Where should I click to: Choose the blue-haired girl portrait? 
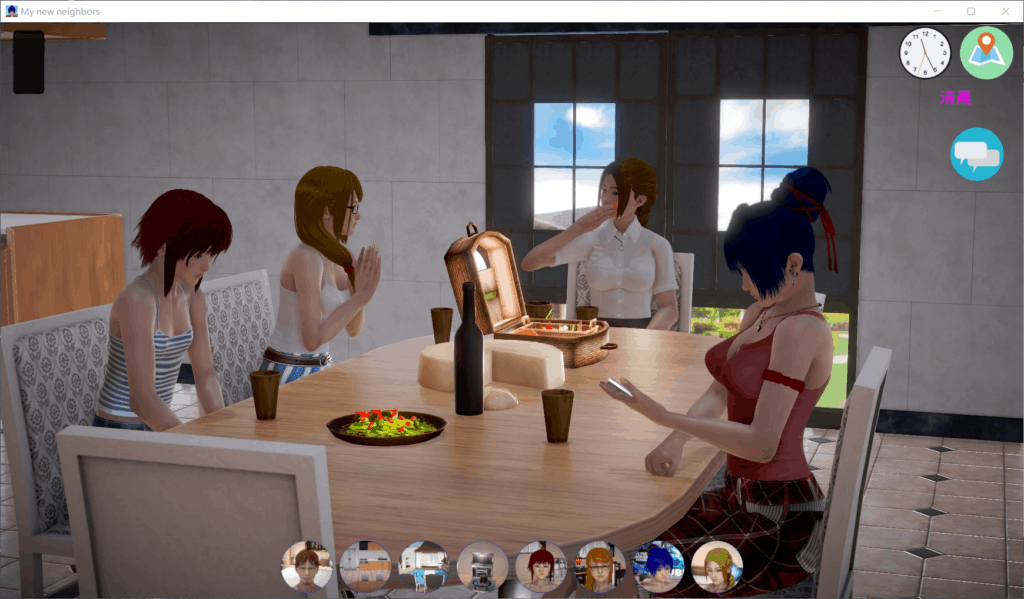(x=659, y=566)
